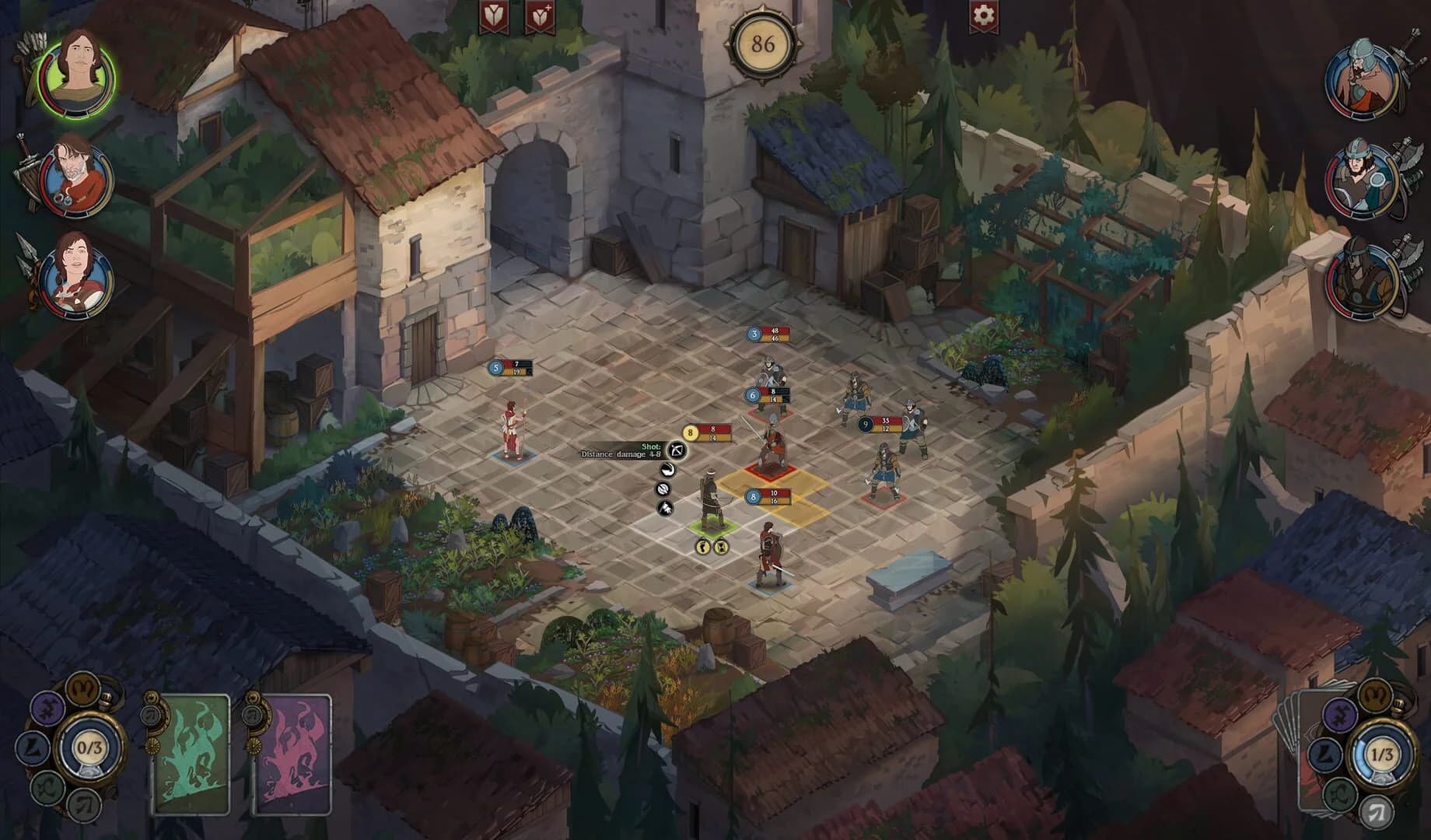Select the bottom-left female ally portrait

tap(75, 274)
